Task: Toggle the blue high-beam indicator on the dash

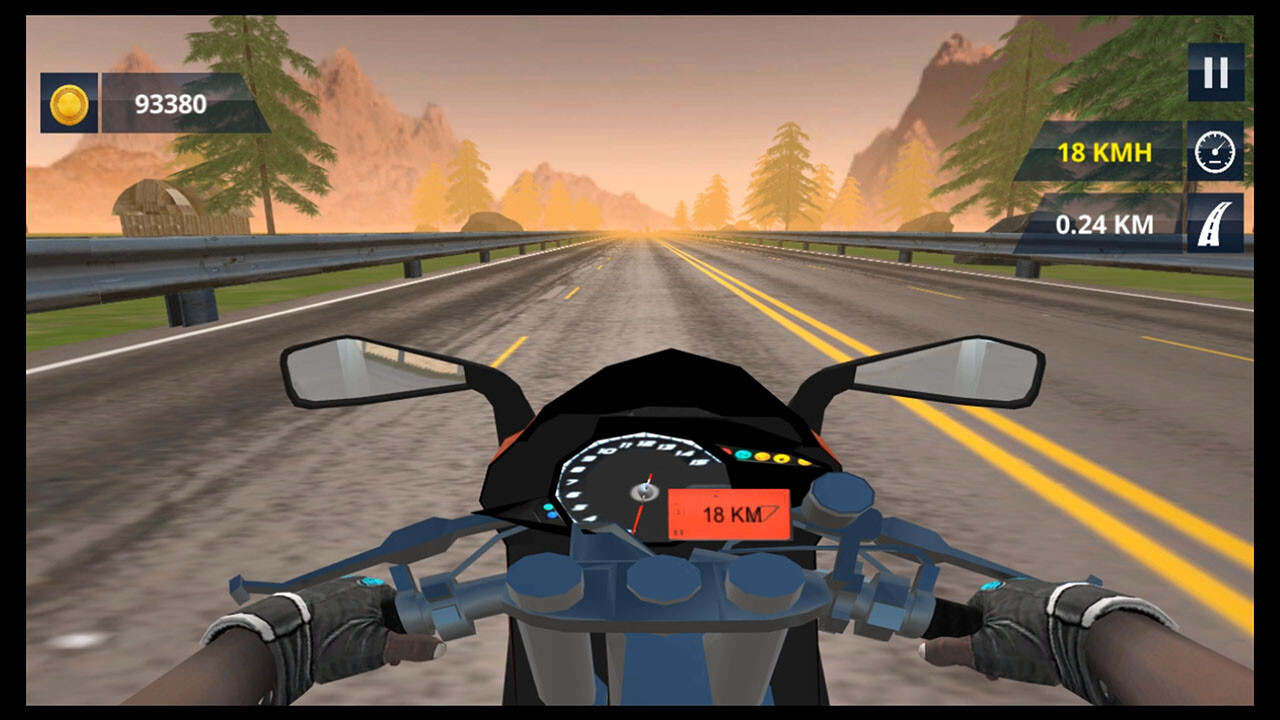Action: click(552, 514)
